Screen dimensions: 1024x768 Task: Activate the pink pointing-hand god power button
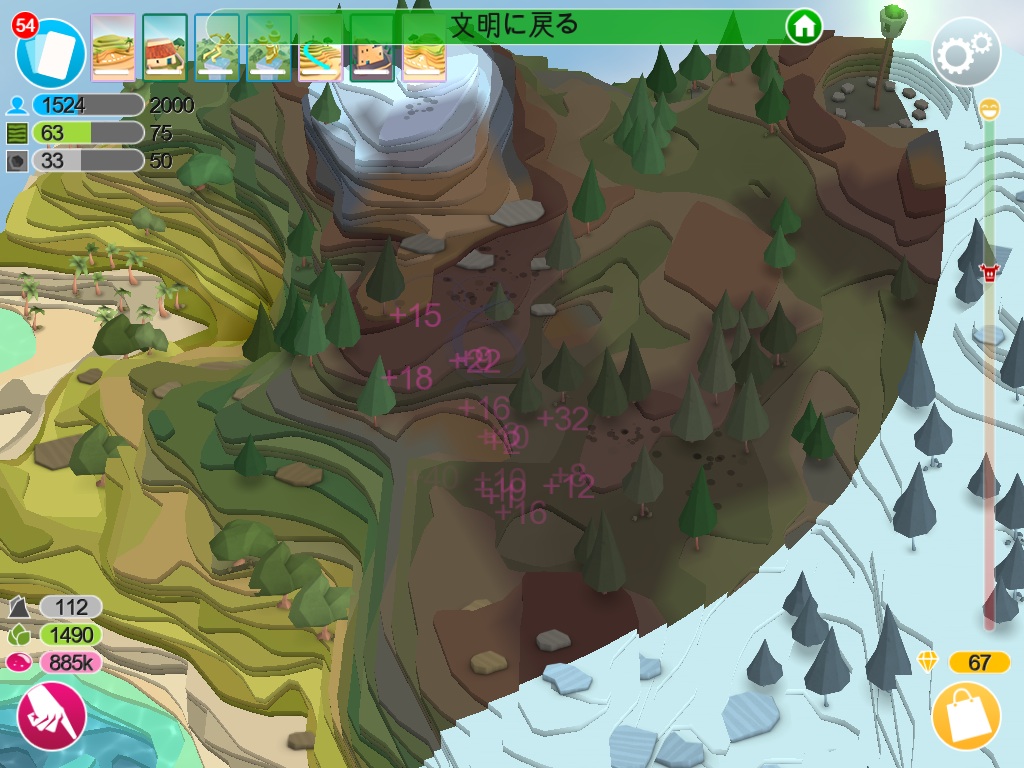click(50, 716)
